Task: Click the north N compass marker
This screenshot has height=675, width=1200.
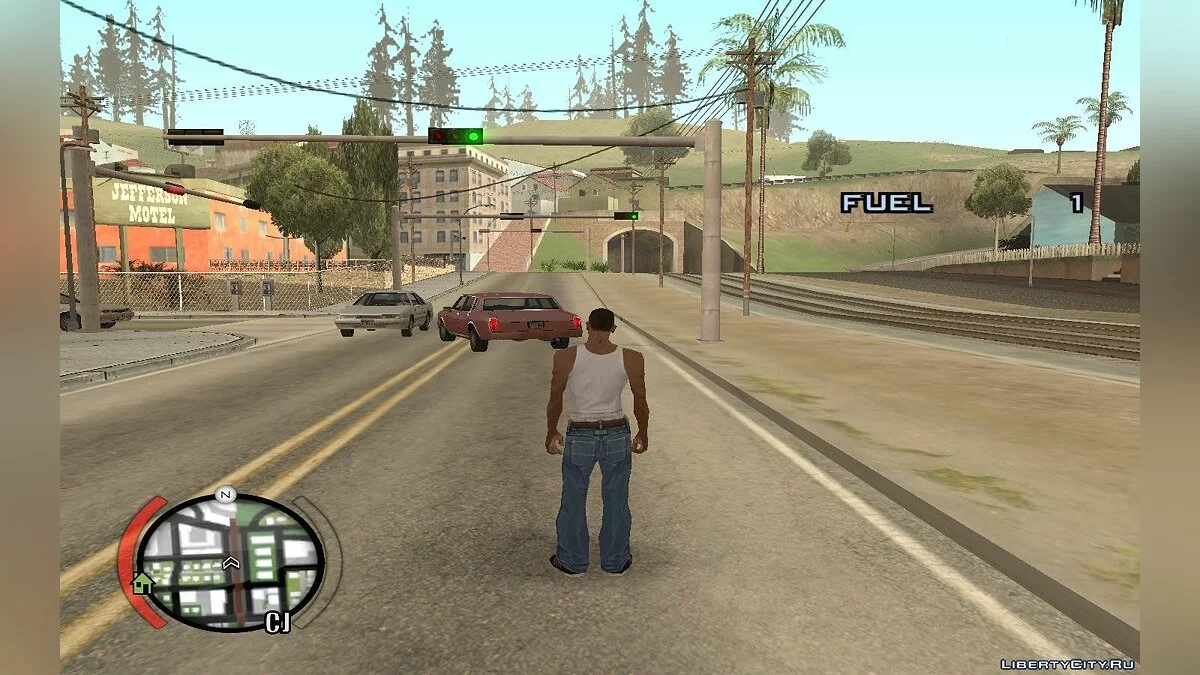Action: [x=226, y=493]
